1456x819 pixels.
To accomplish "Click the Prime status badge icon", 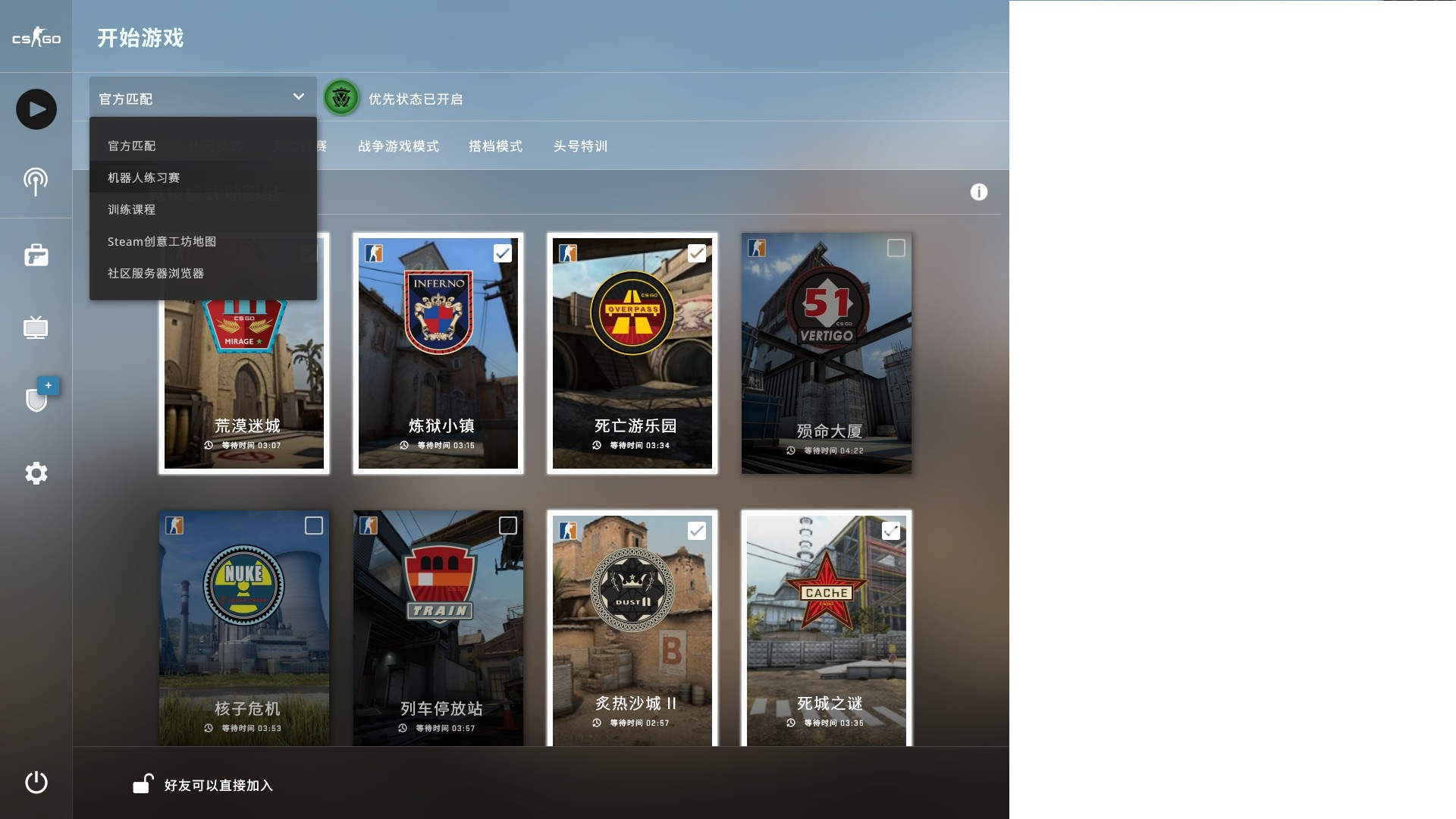I will (x=341, y=98).
